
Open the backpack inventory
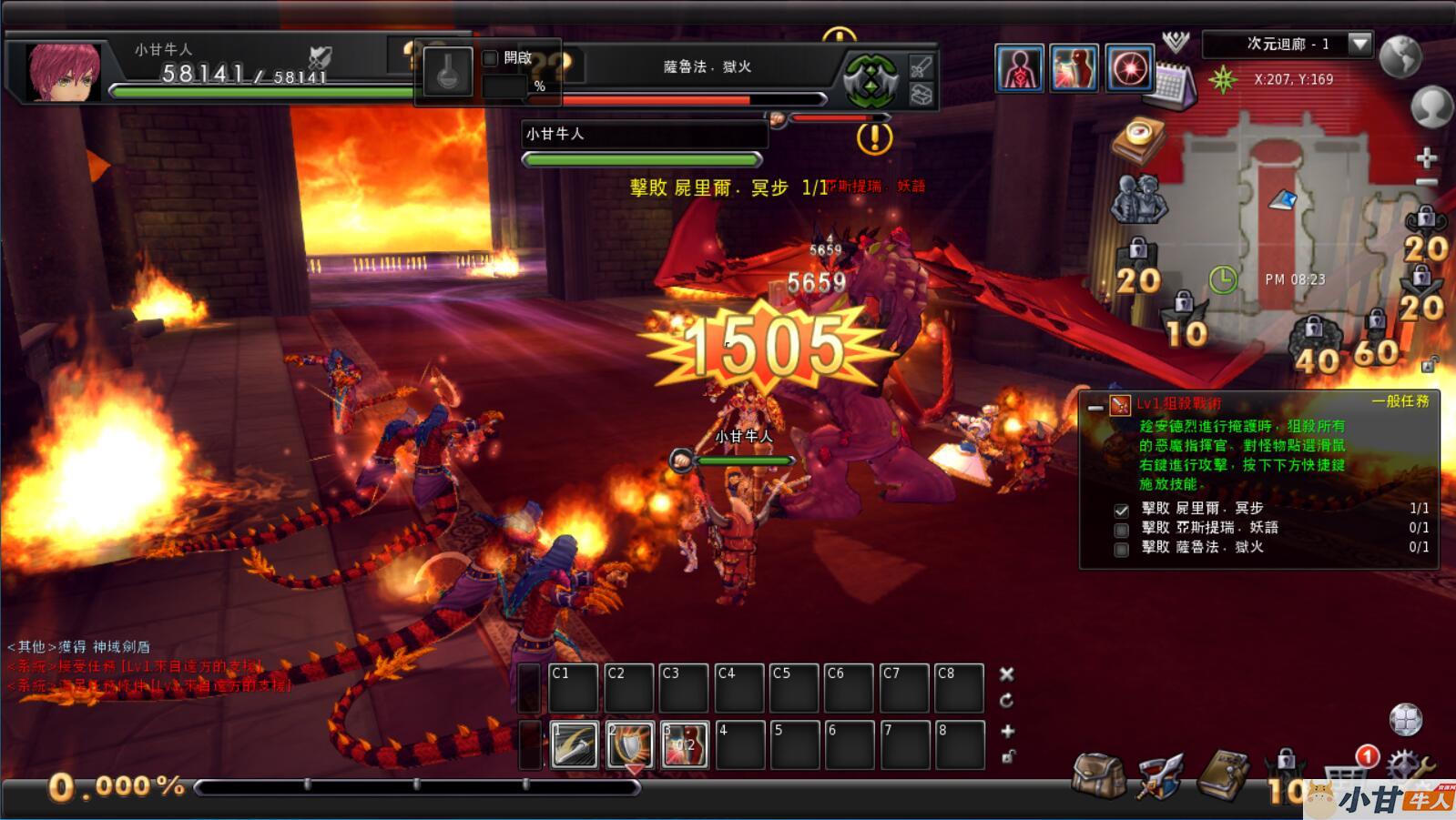click(x=1098, y=775)
